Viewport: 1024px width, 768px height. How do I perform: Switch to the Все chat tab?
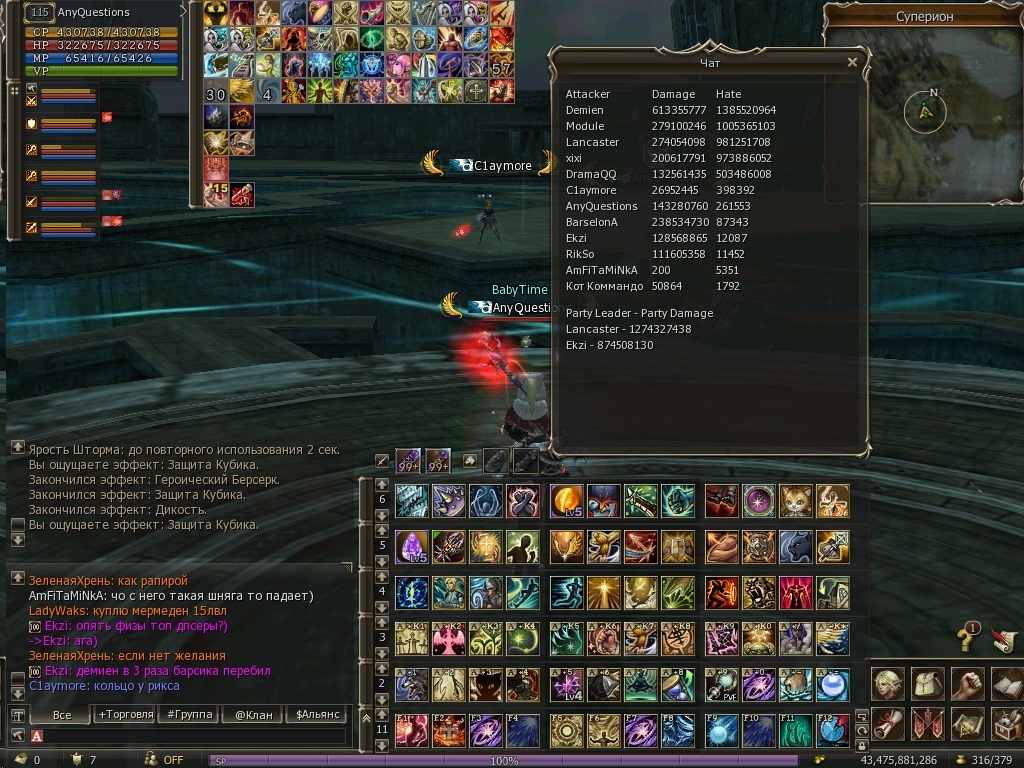[x=62, y=715]
